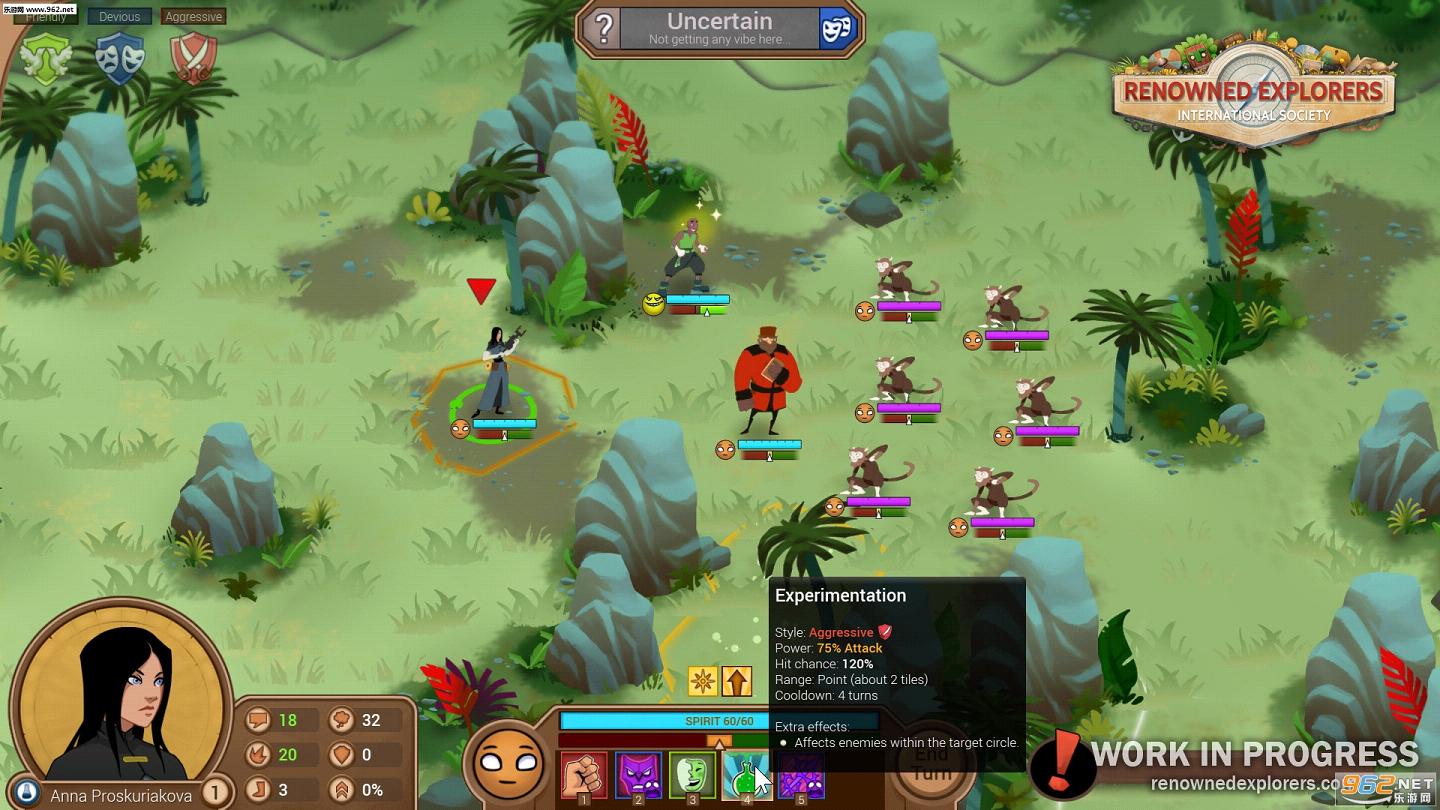Use the fist attack ability in slot 1

pyautogui.click(x=584, y=776)
